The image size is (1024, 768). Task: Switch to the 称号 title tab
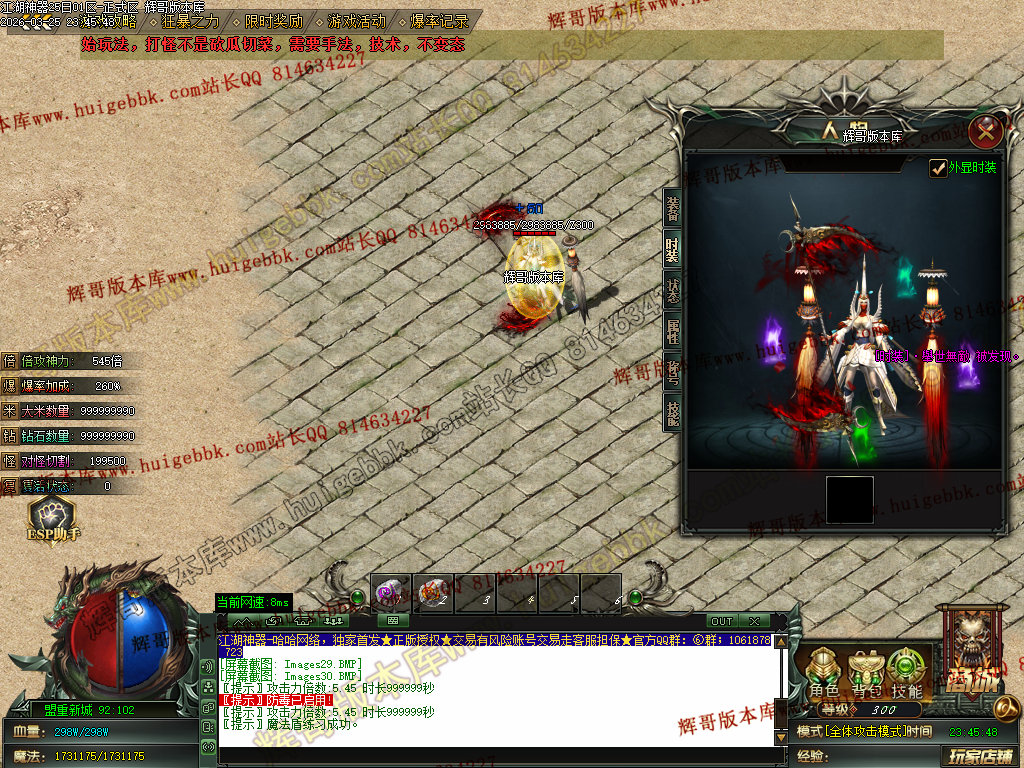[673, 370]
